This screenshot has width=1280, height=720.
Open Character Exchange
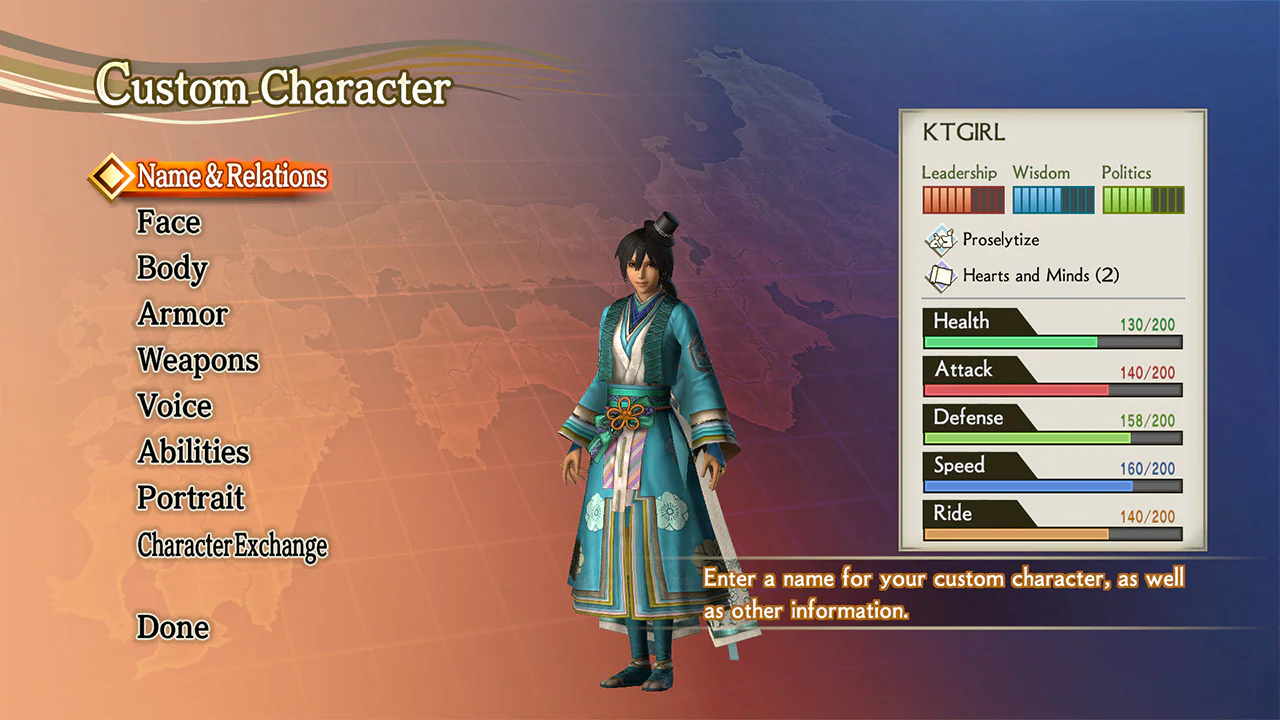(231, 546)
